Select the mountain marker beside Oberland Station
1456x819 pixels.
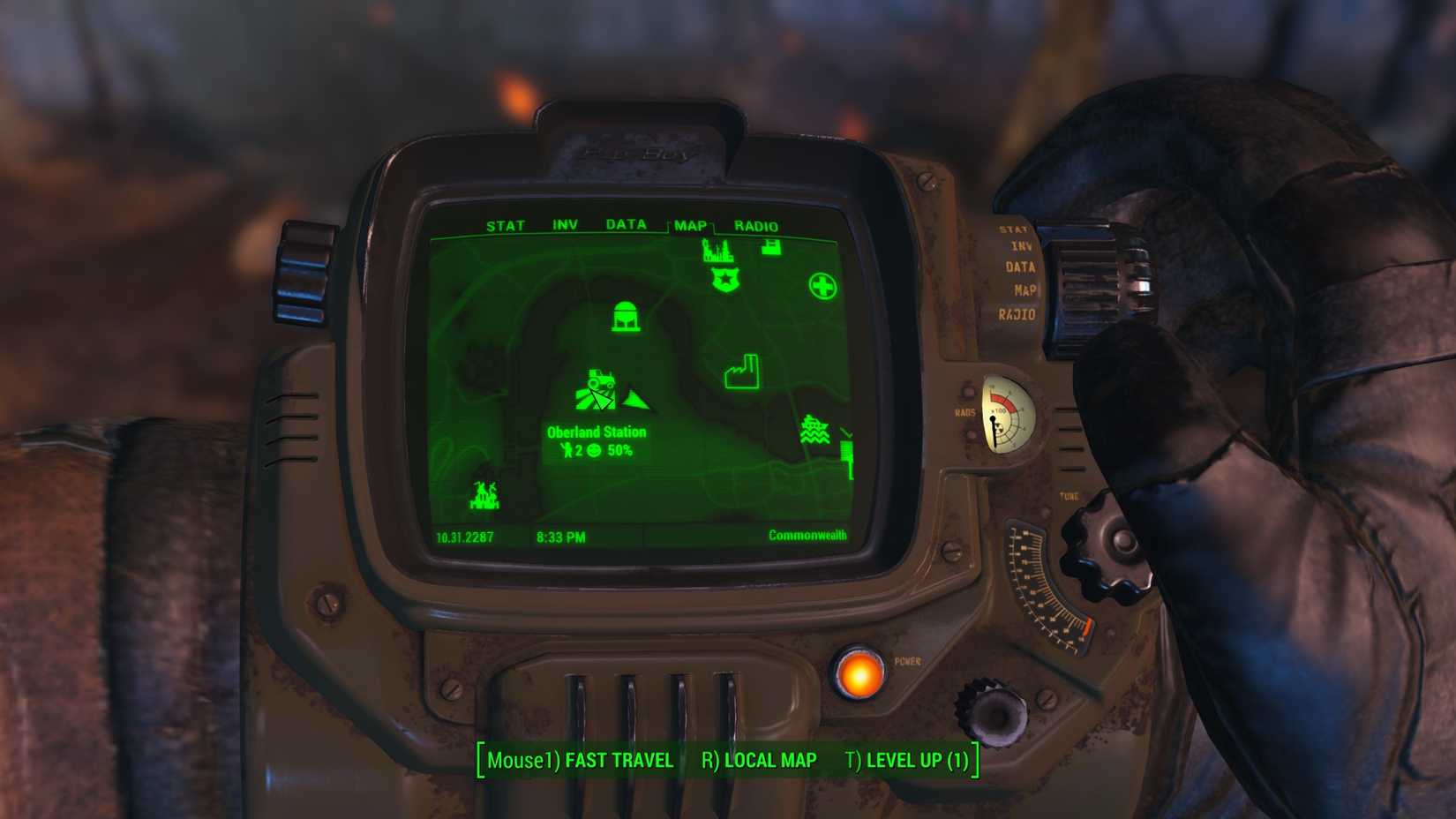[637, 402]
